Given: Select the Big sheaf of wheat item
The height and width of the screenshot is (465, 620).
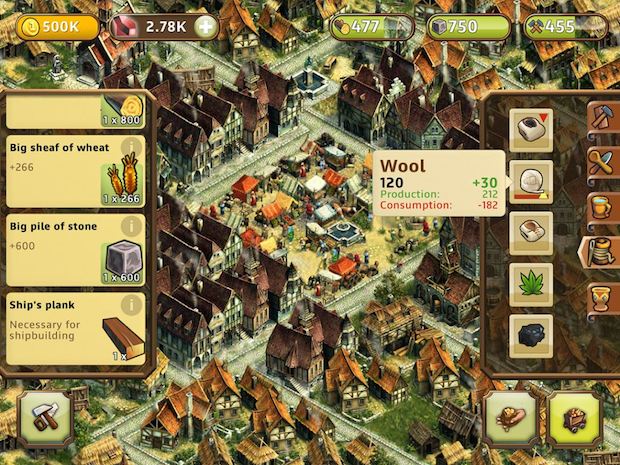Looking at the screenshot, I should point(75,172).
